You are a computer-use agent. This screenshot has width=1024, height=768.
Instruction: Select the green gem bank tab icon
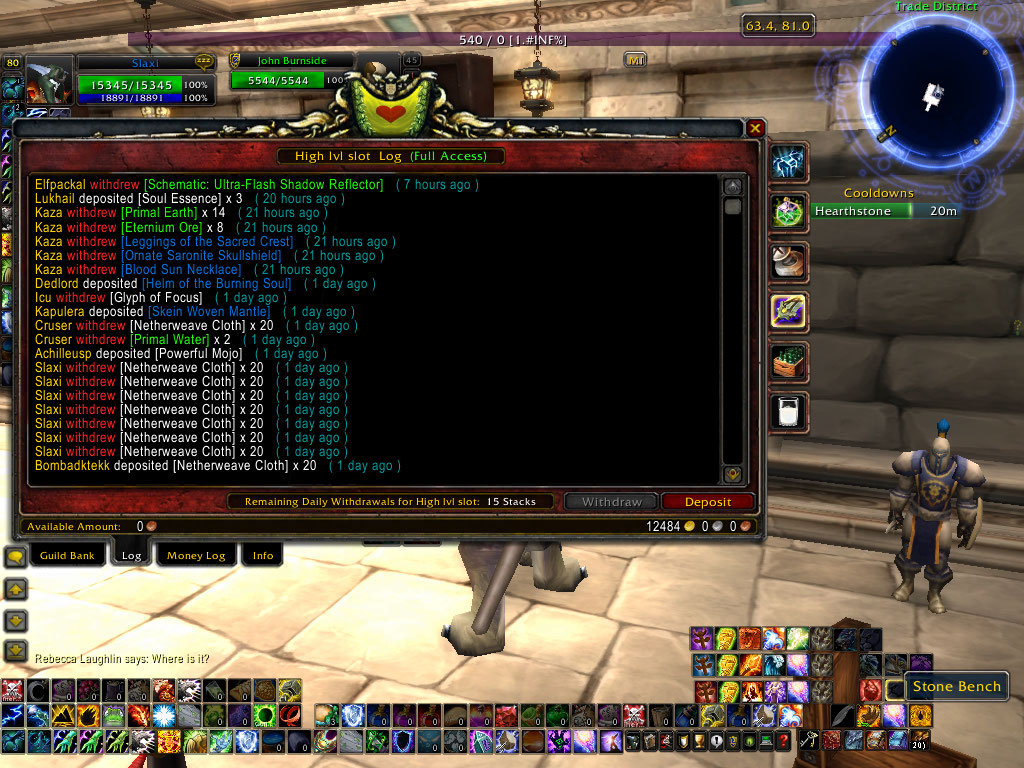pos(789,211)
